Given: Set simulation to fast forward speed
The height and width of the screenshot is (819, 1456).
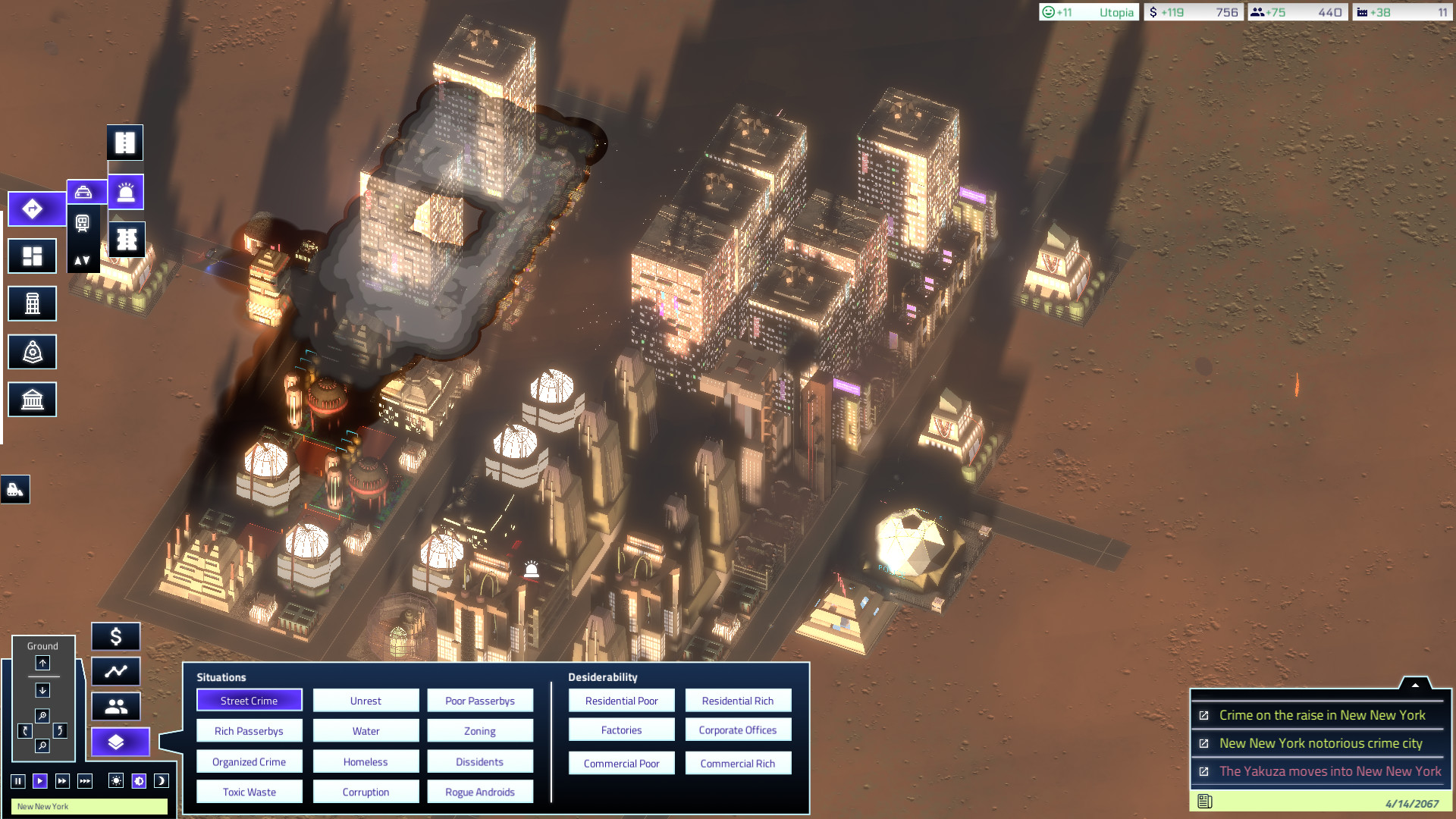Looking at the screenshot, I should [62, 781].
